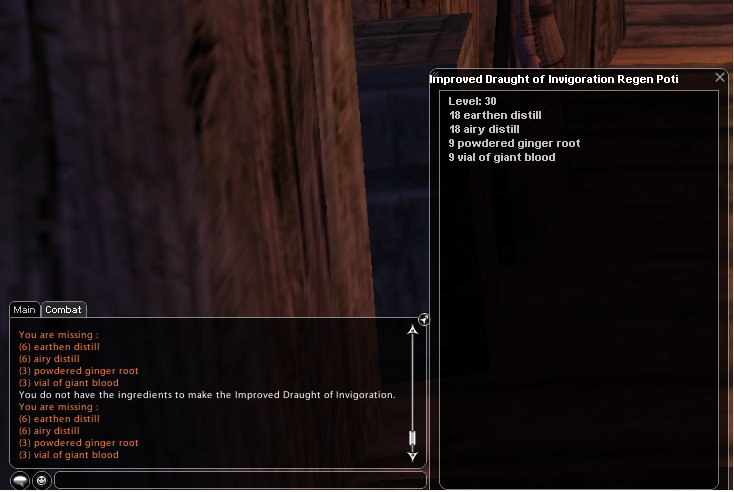
Task: Close the Improved Draught of Invigoration recipe window
Action: coord(720,77)
